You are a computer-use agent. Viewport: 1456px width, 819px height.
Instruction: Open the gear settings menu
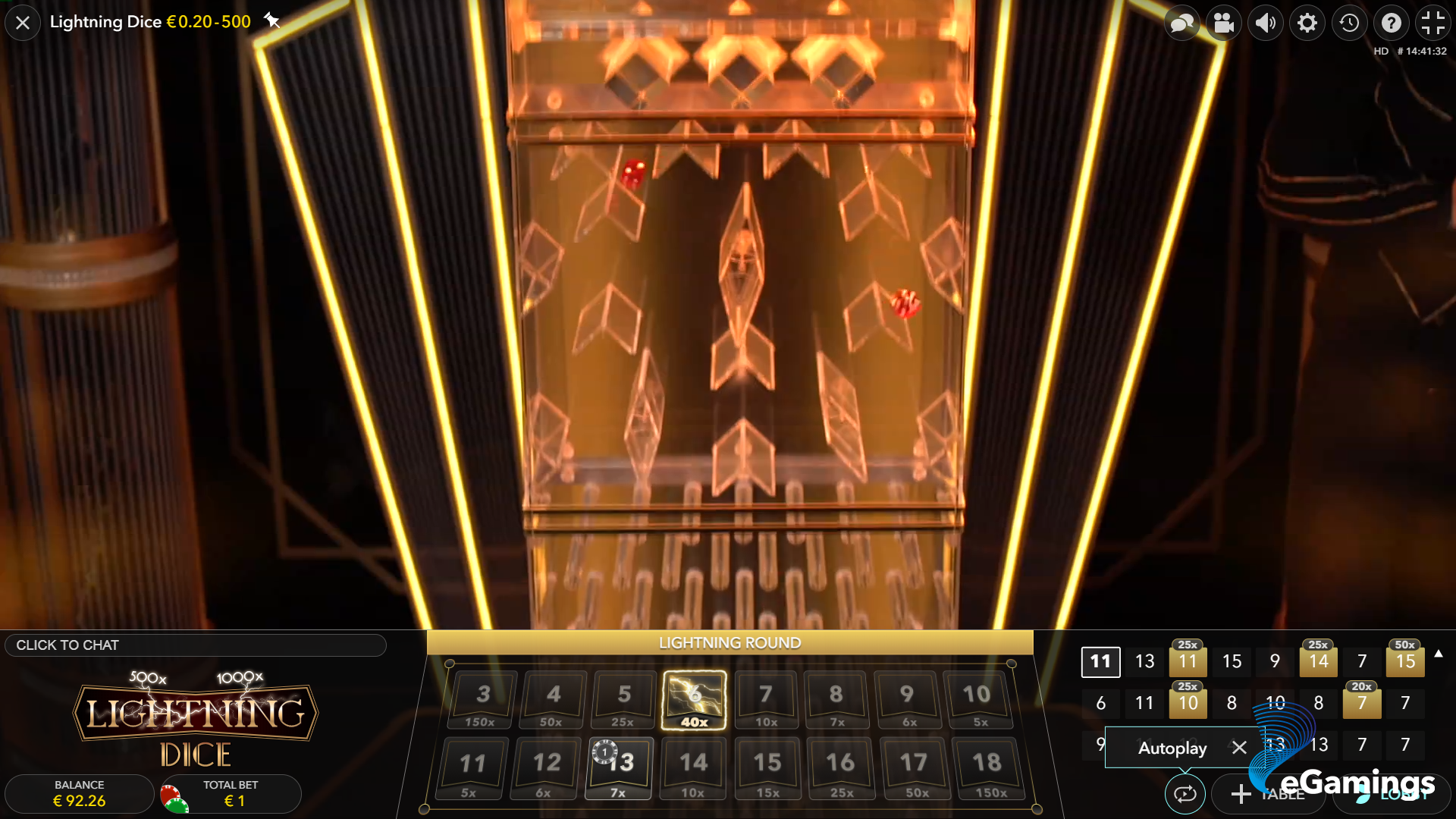(1307, 24)
